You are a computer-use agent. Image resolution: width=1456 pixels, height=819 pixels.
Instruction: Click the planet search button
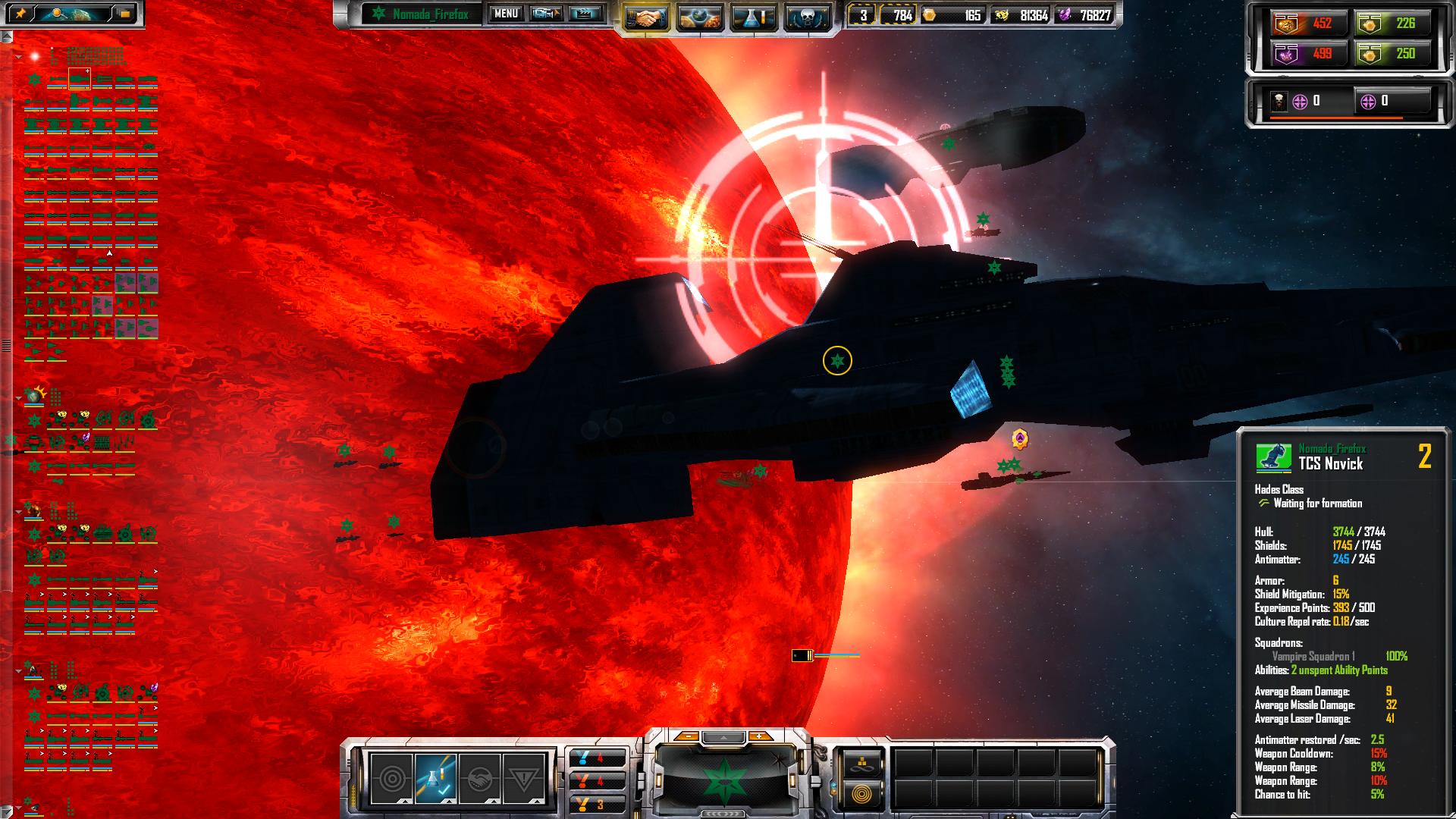point(67,14)
